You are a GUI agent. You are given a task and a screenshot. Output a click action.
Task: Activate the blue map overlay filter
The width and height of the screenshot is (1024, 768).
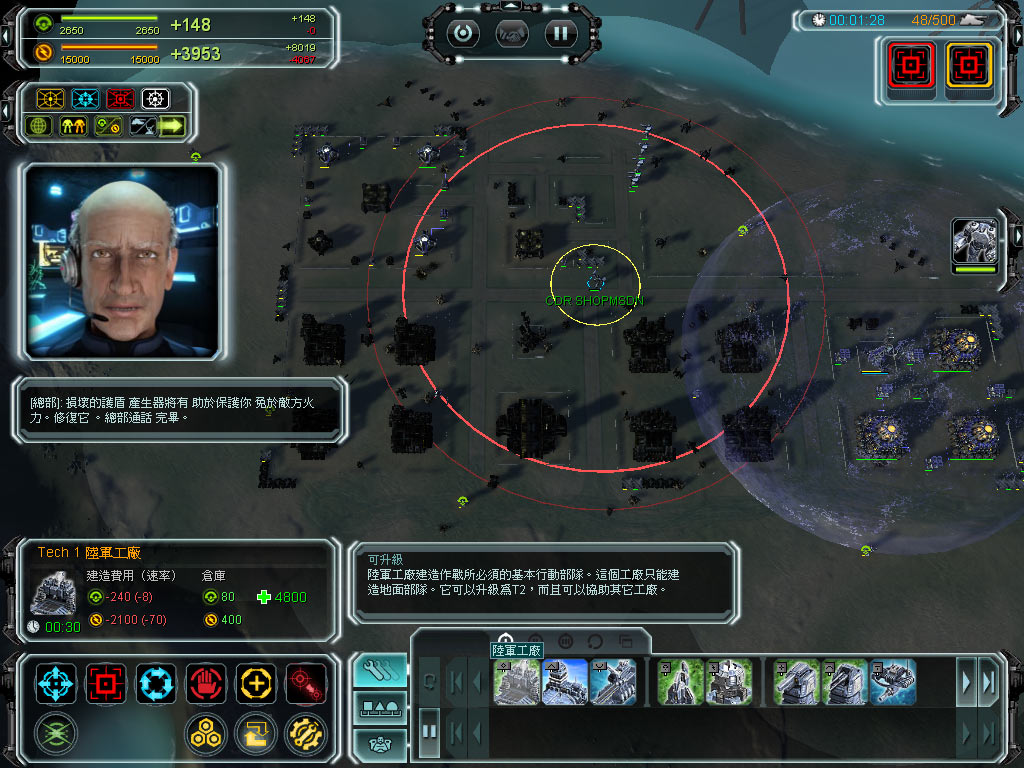pos(85,99)
